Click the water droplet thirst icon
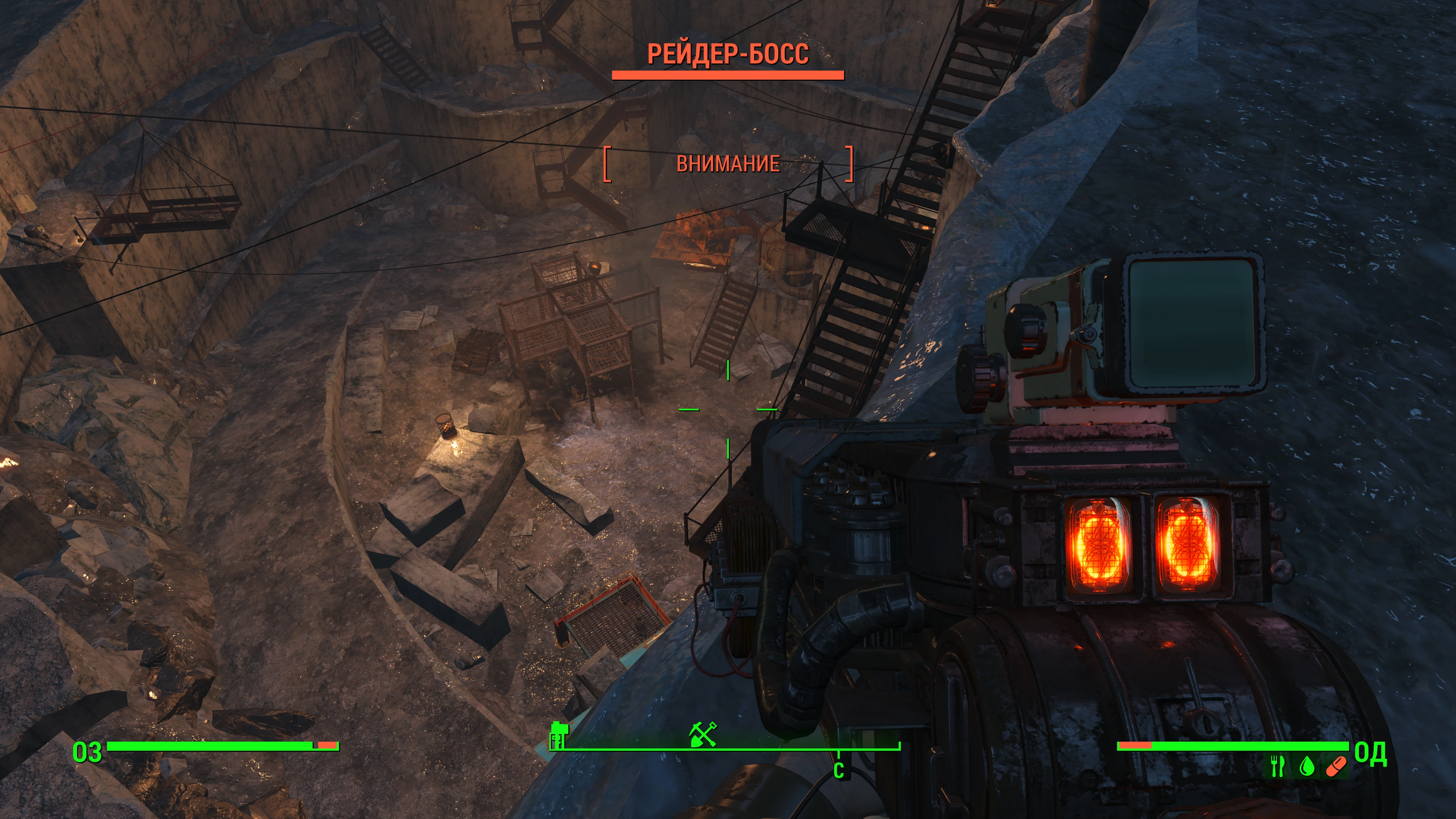Image resolution: width=1456 pixels, height=819 pixels. (1306, 766)
